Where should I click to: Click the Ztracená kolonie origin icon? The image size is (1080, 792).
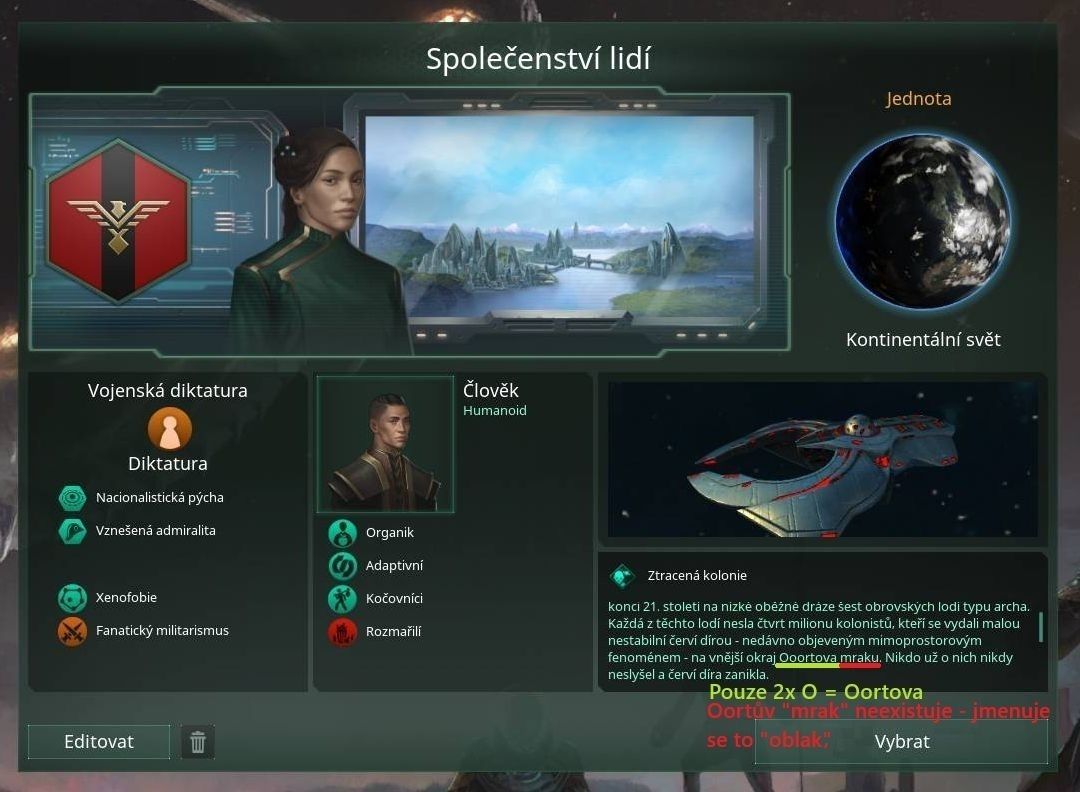click(623, 576)
